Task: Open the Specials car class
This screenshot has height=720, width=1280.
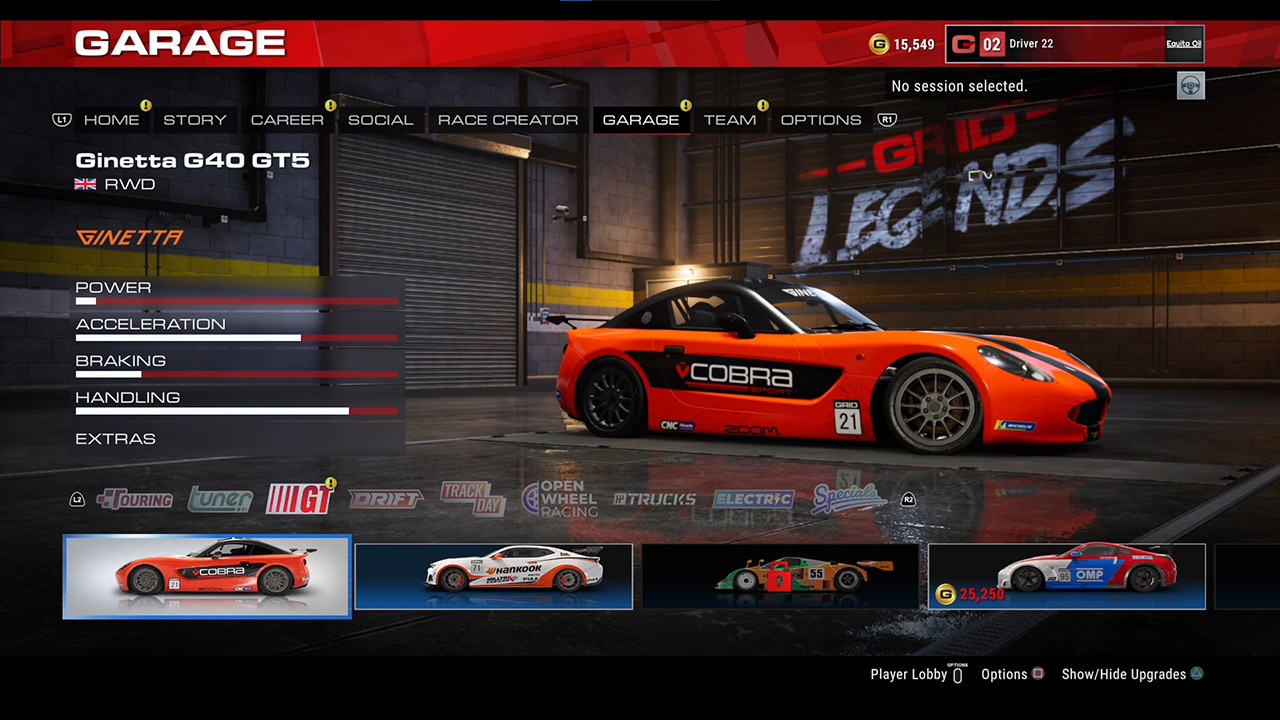Action: [848, 497]
